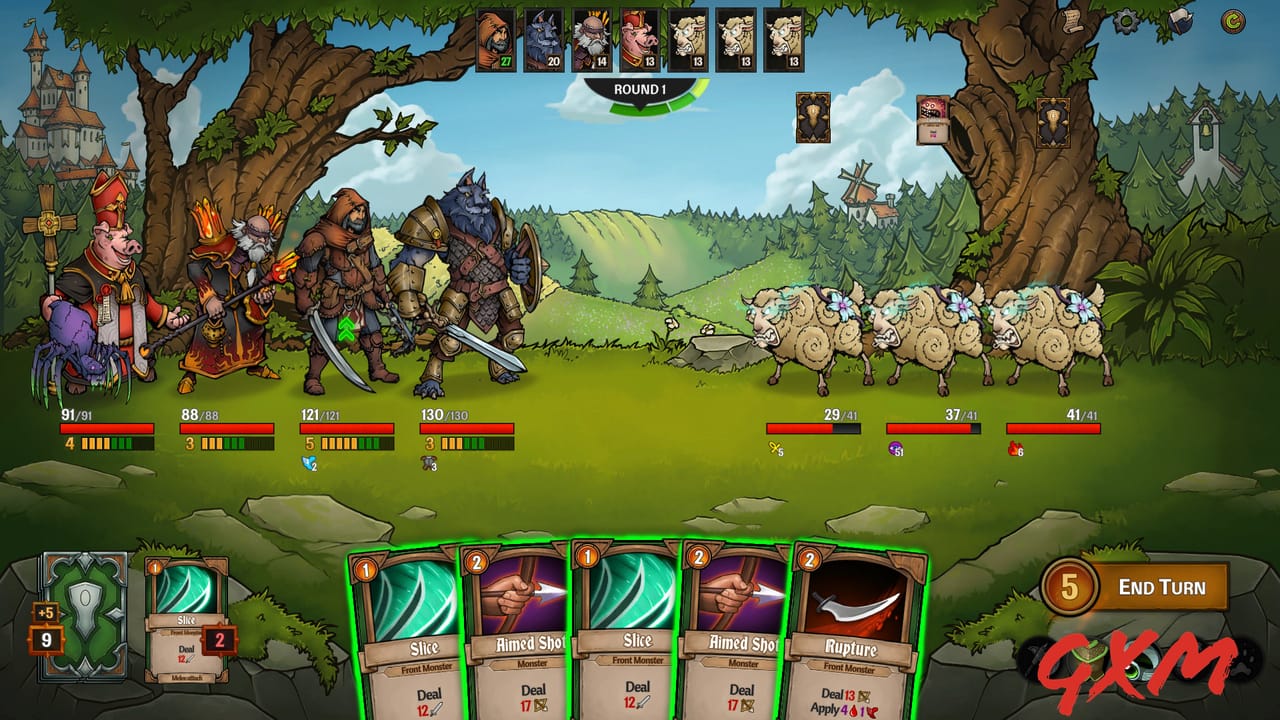
Task: Open the settings gear icon
Action: [x=1125, y=21]
